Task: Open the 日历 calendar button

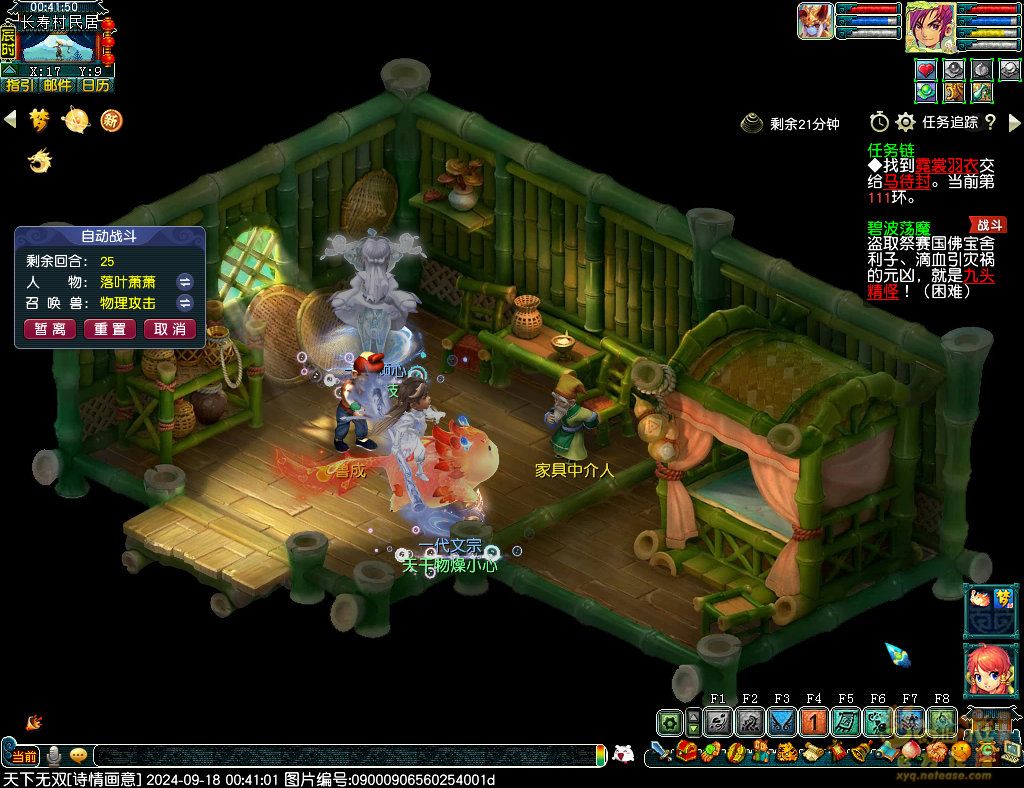Action: click(96, 85)
